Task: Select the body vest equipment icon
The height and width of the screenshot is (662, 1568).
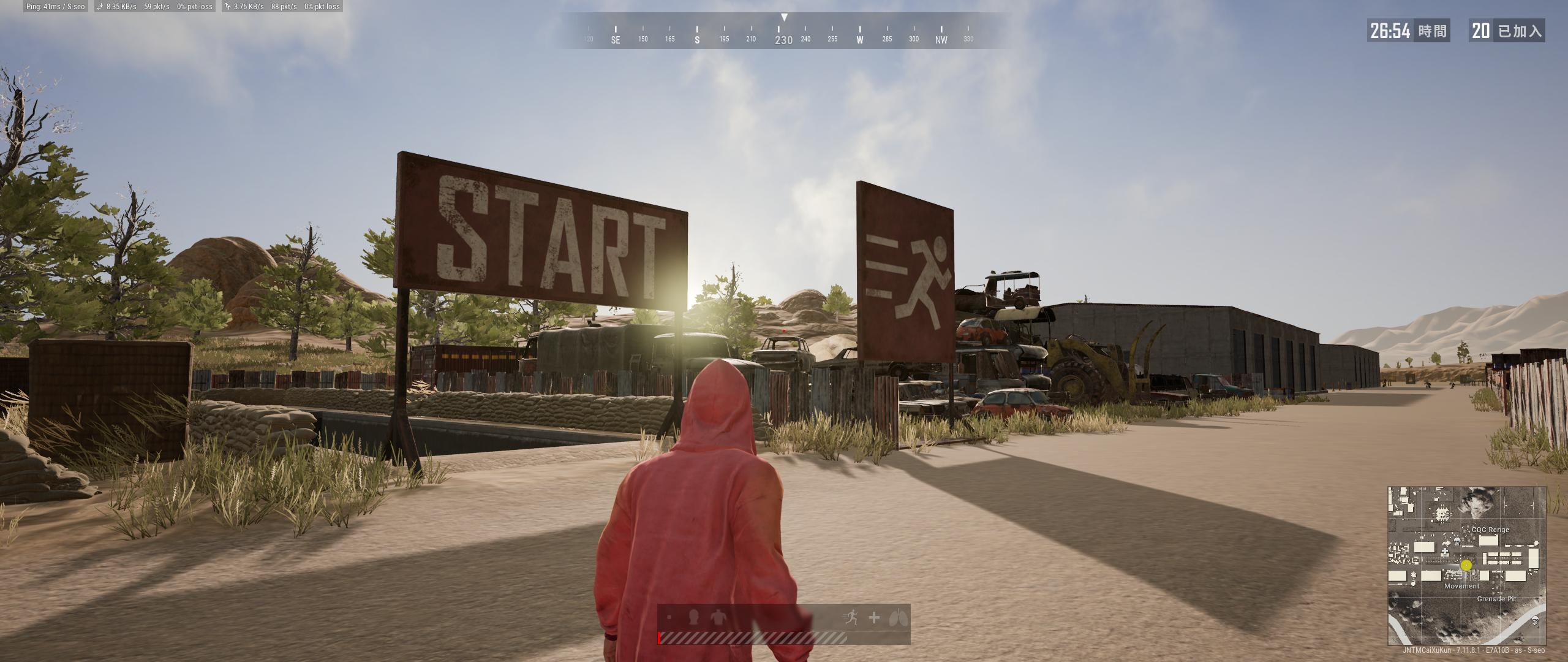Action: (x=717, y=617)
